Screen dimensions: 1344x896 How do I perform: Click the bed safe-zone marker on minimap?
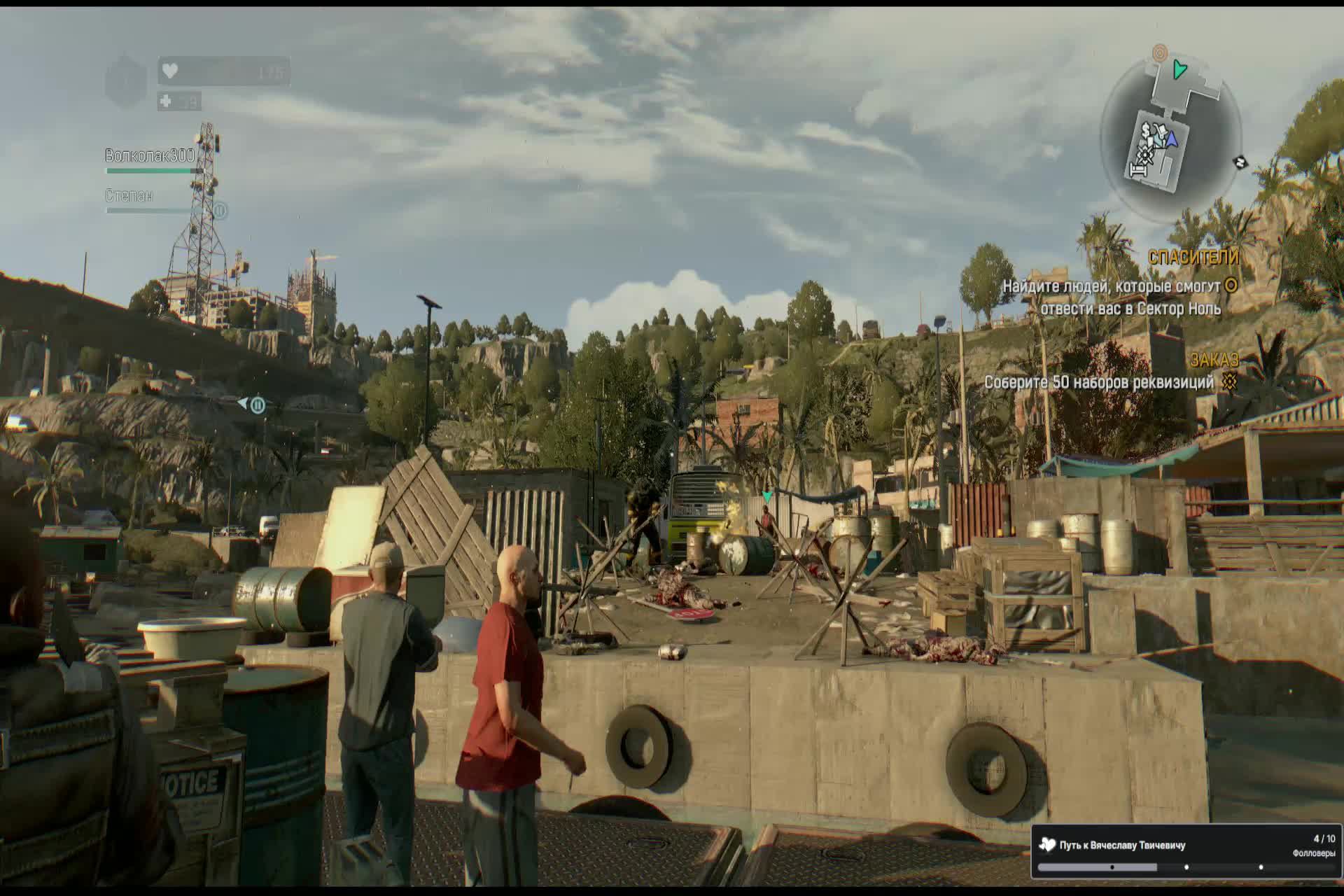pyautogui.click(x=1138, y=170)
